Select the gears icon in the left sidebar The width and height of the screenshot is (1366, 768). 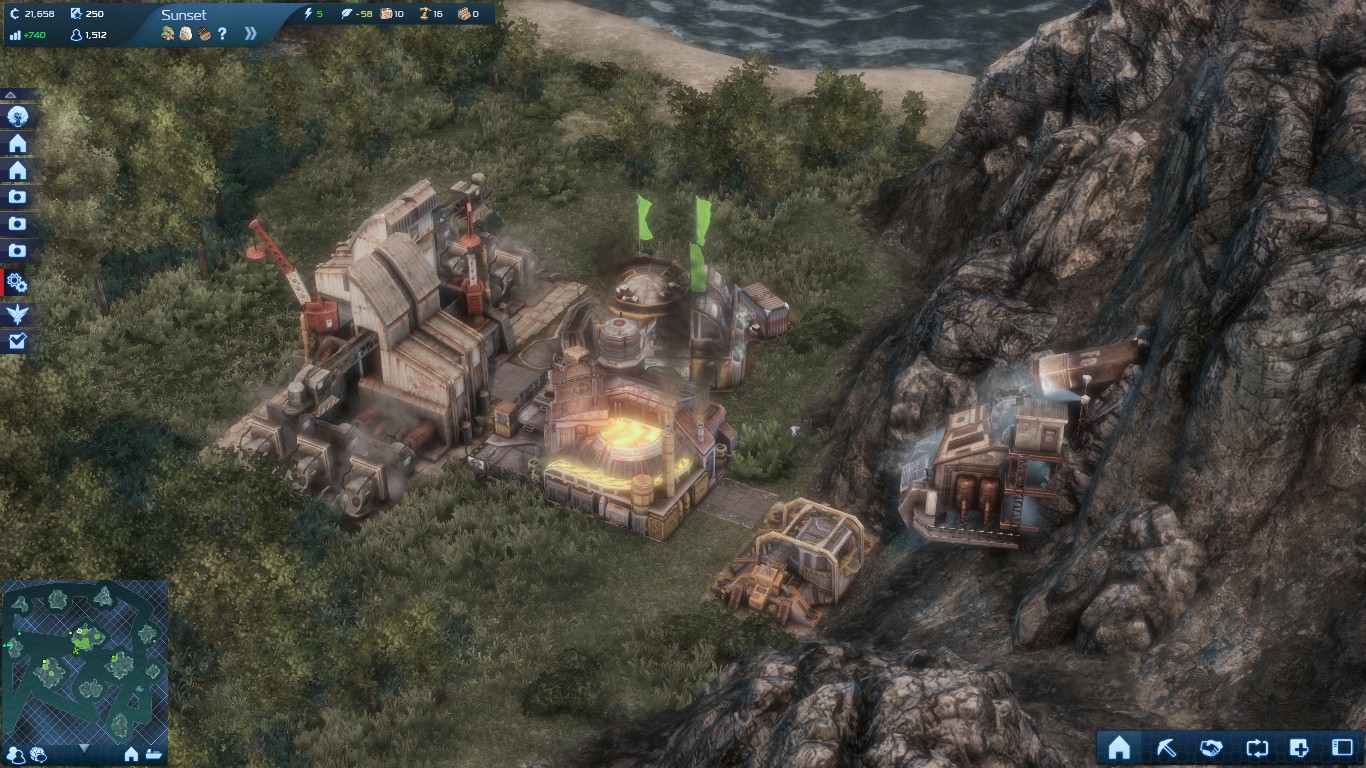coord(17,283)
